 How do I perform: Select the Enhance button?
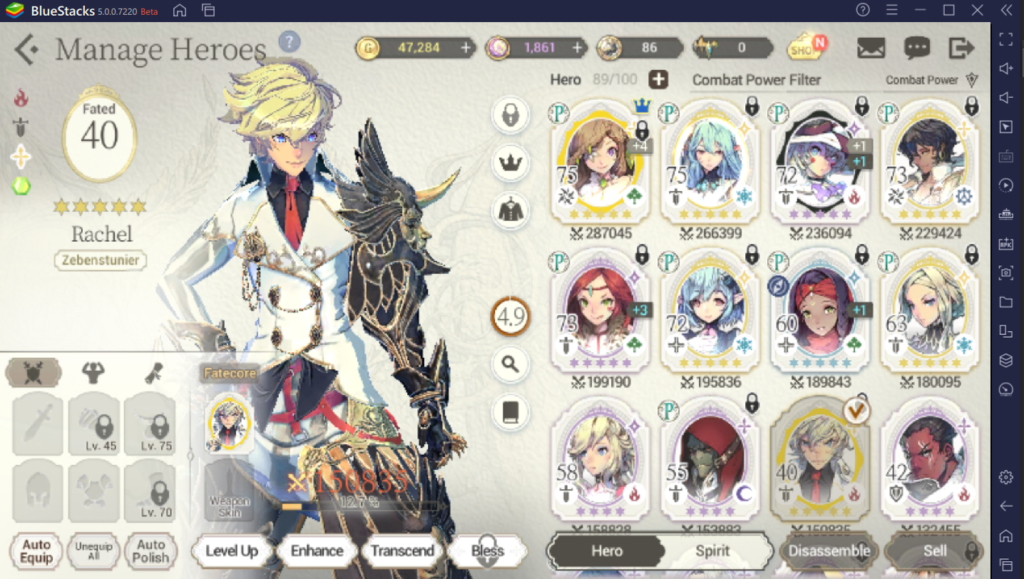[316, 550]
